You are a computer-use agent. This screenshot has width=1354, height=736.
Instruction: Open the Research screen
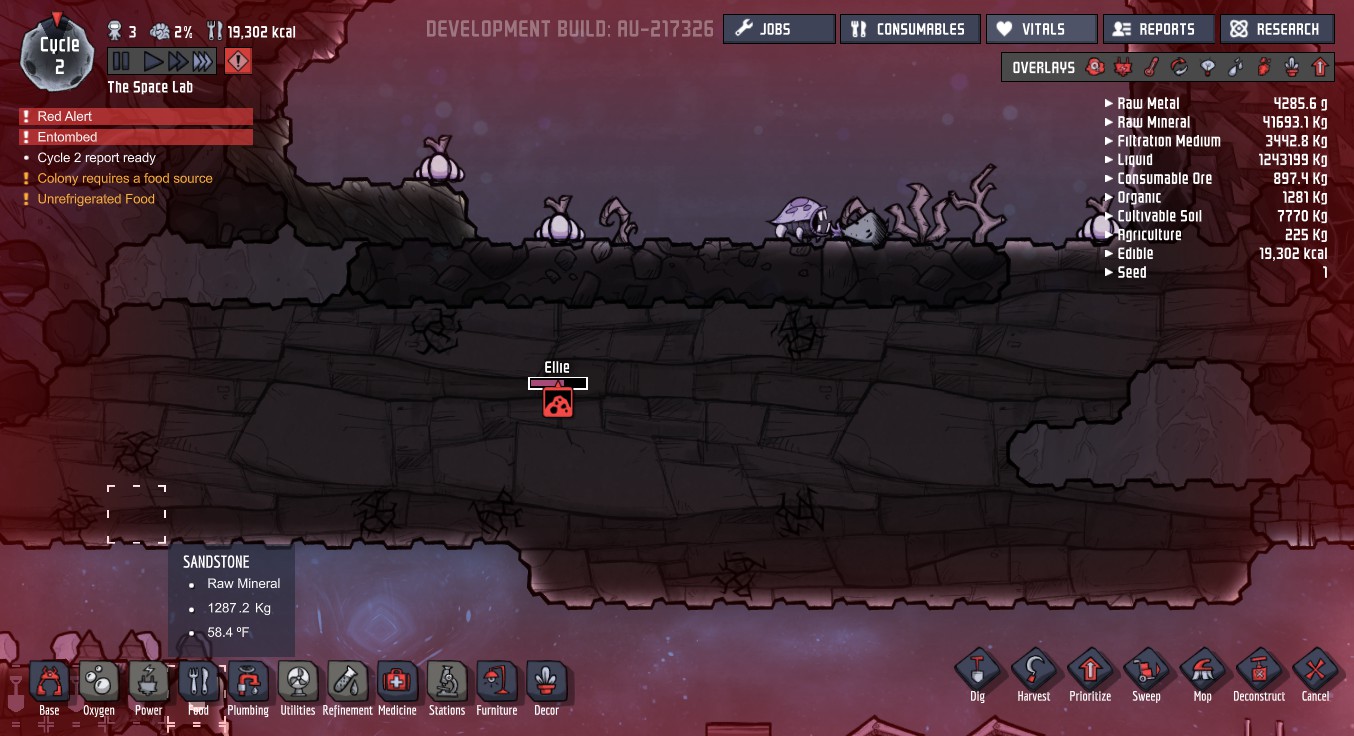1277,29
